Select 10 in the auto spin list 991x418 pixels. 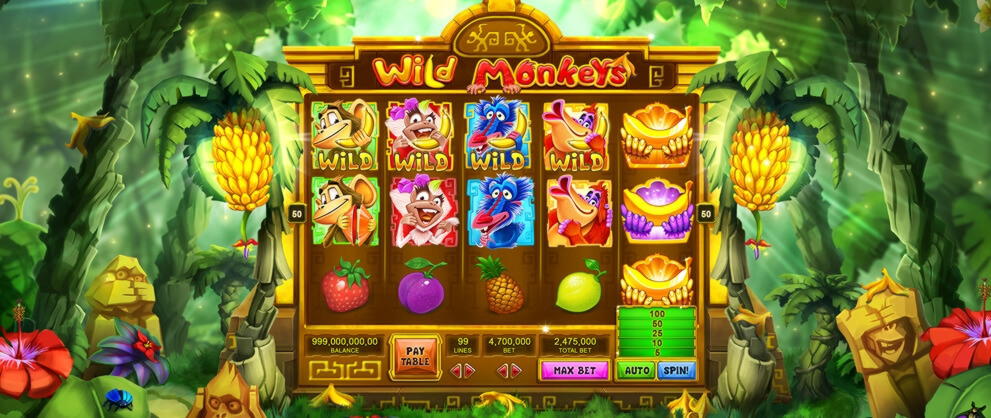656,342
